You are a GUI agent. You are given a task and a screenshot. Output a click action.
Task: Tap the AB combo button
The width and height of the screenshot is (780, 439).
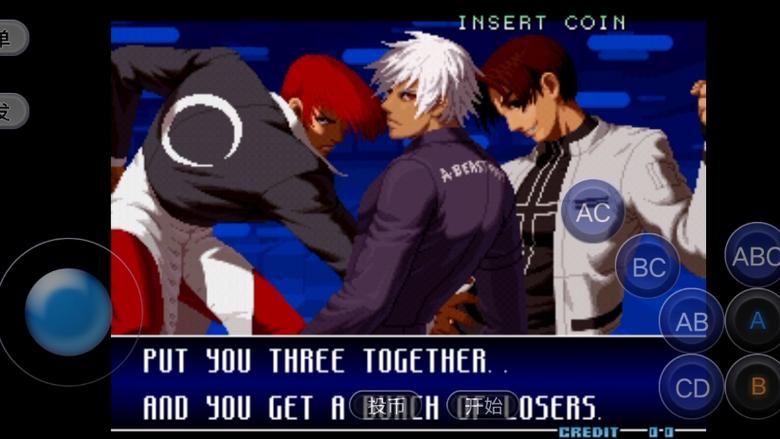pyautogui.click(x=691, y=321)
